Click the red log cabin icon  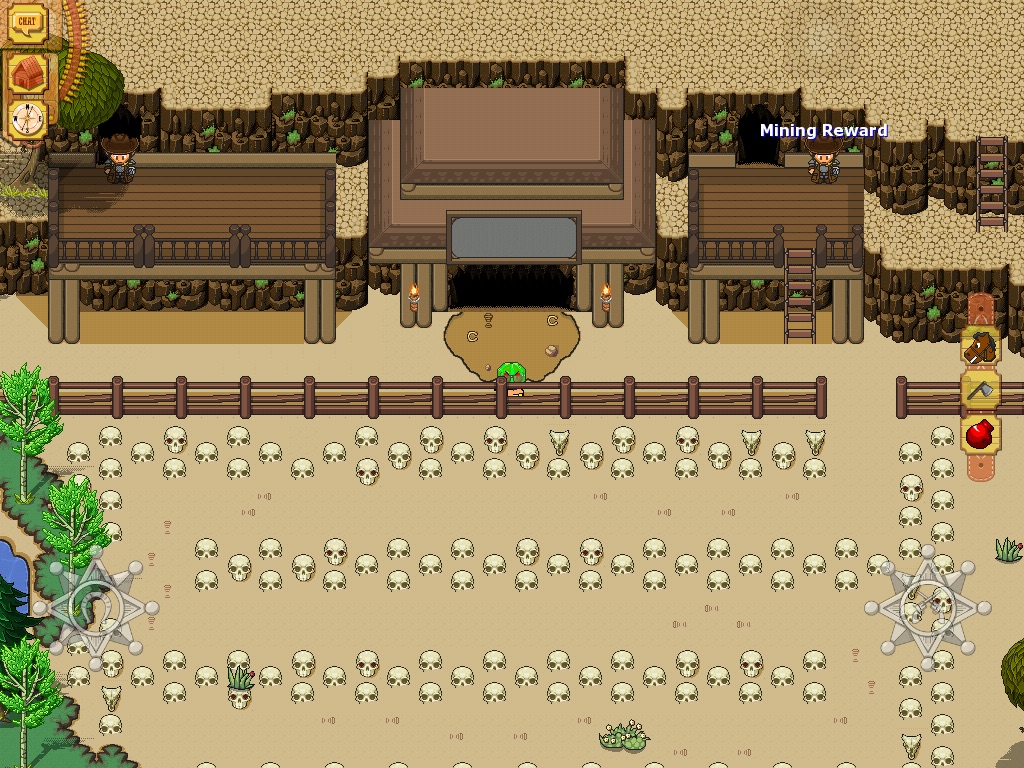[28, 73]
